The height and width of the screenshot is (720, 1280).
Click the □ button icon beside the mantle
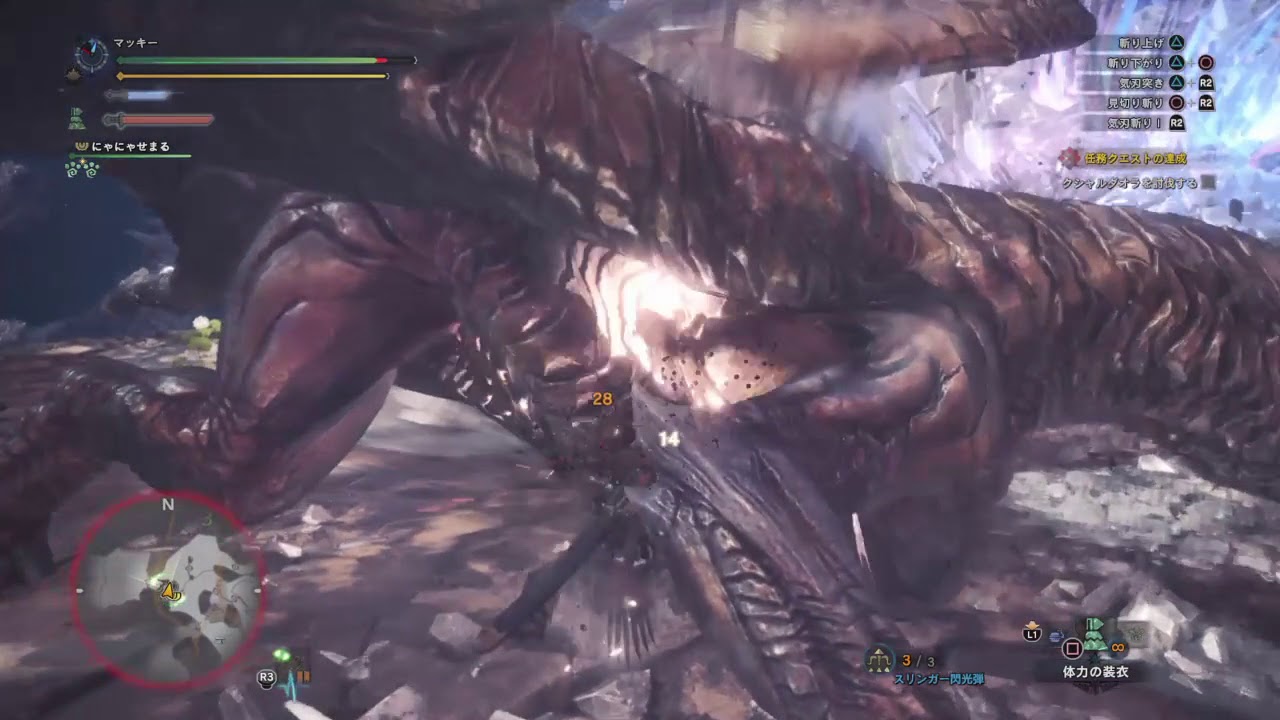click(1072, 647)
